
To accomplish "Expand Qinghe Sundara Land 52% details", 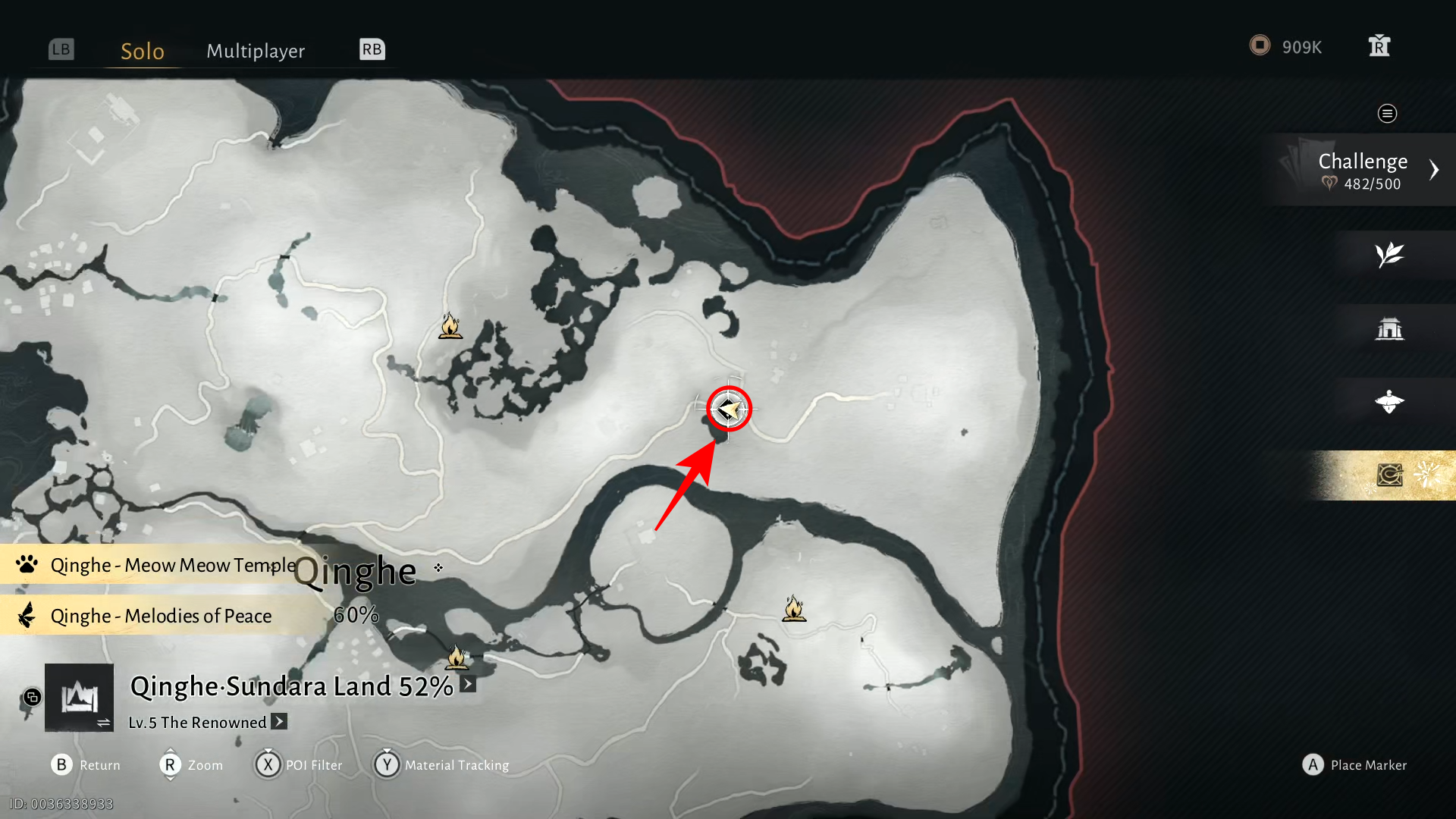I will [x=468, y=685].
